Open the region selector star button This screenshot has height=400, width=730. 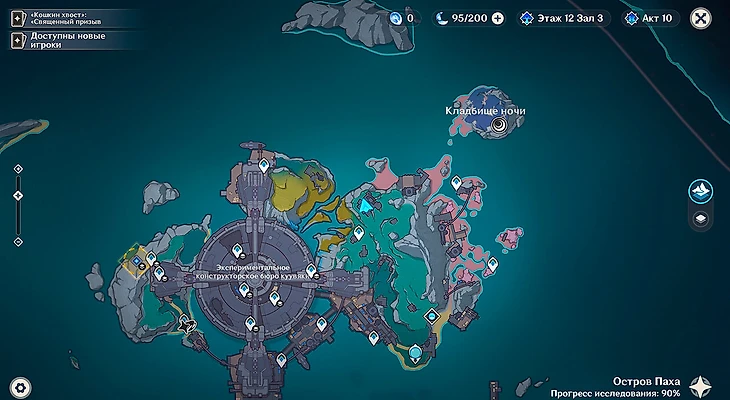(704, 384)
